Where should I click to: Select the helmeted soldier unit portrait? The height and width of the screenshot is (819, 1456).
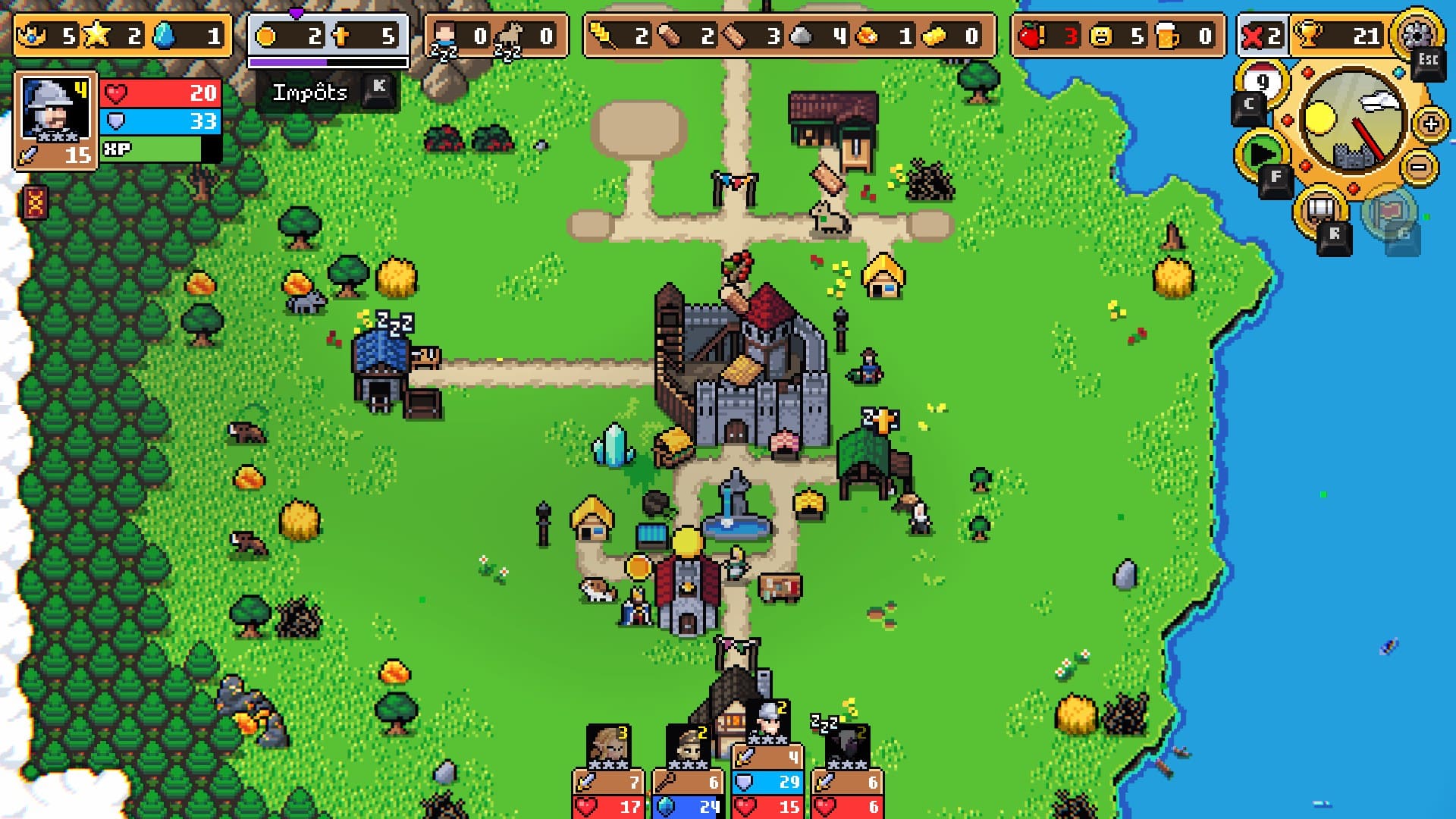pyautogui.click(x=767, y=723)
